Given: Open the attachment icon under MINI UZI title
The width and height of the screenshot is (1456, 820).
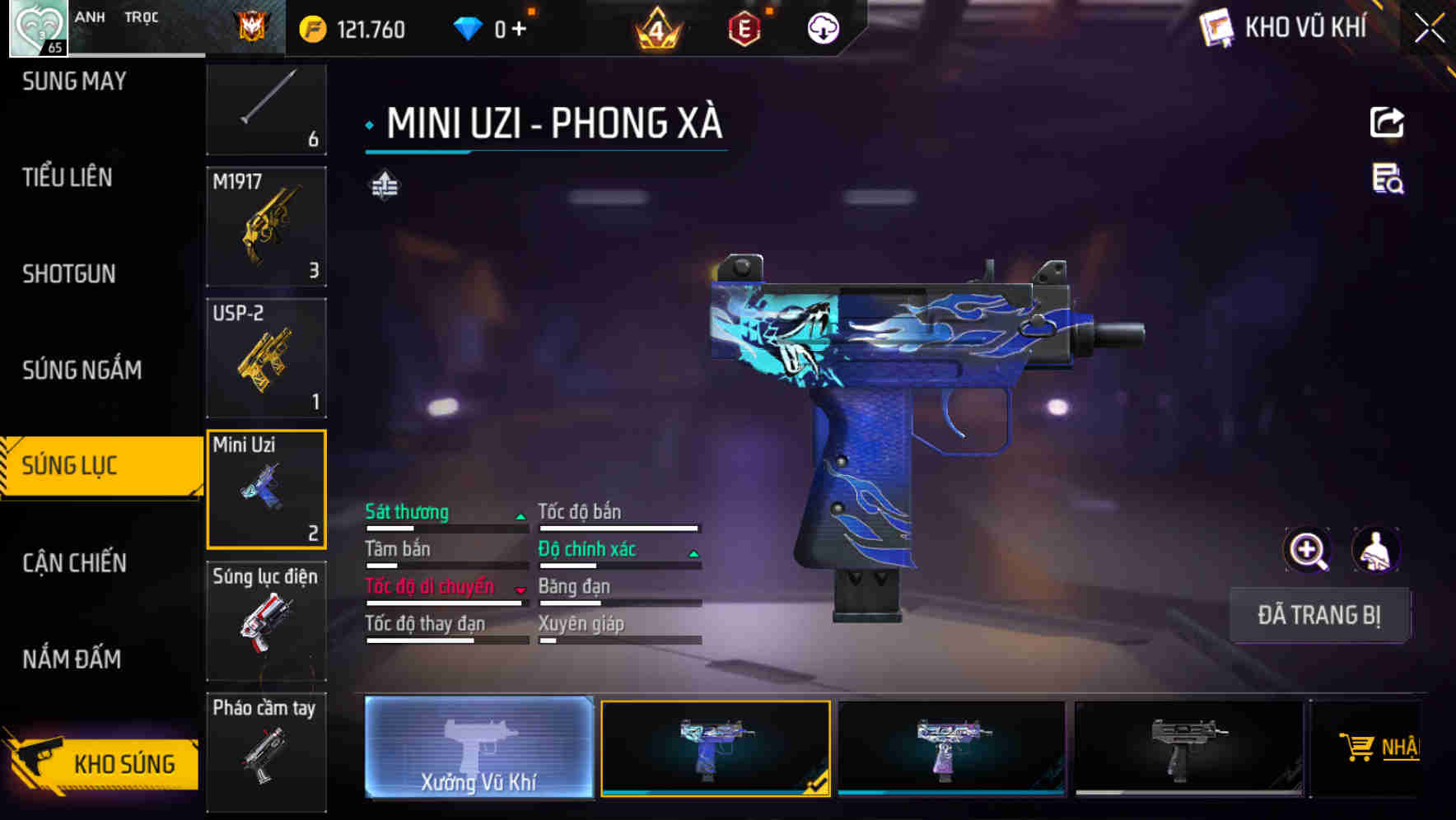Looking at the screenshot, I should tap(384, 184).
